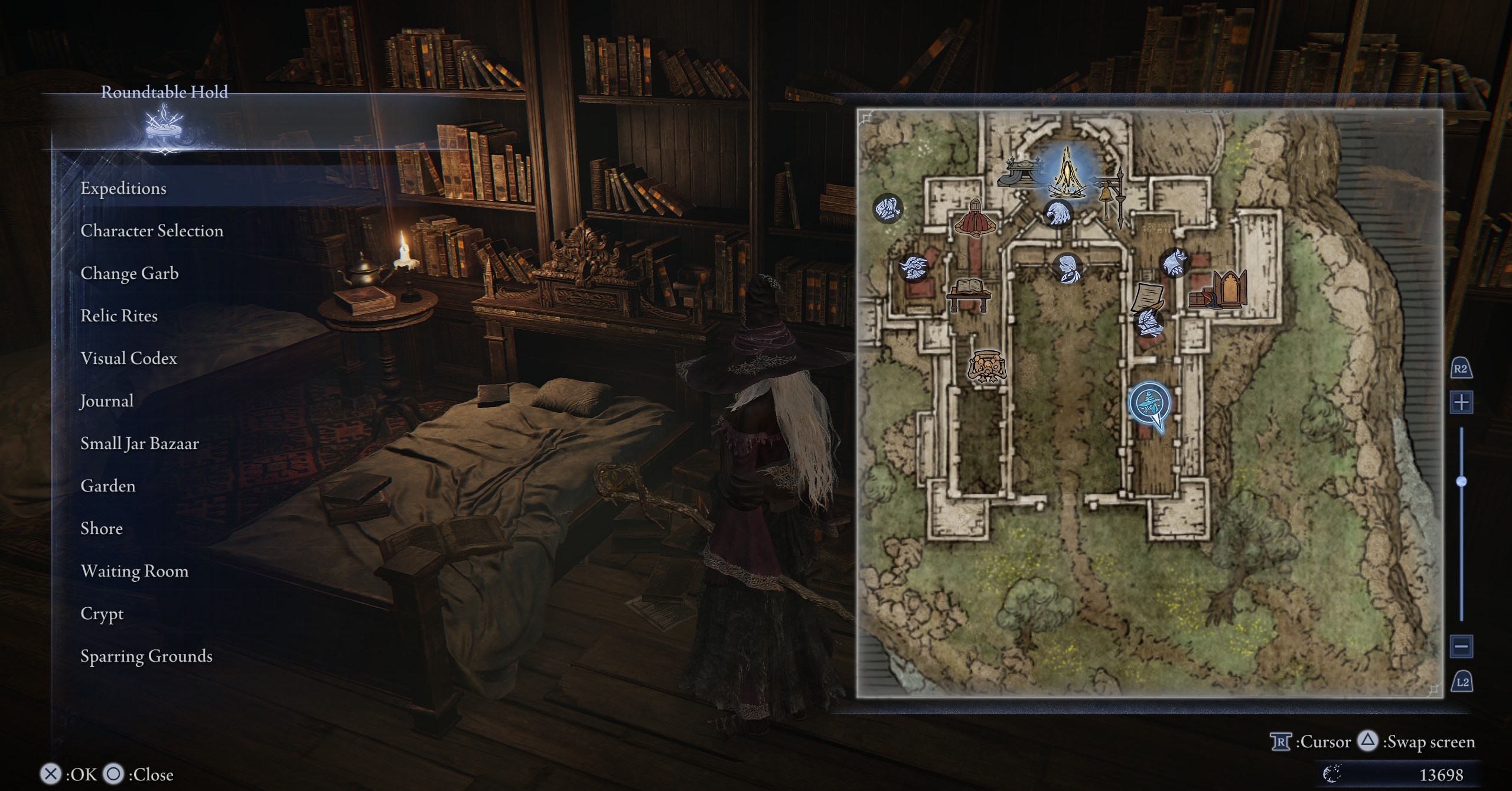Zoom in the map with plus button

pos(1462,403)
